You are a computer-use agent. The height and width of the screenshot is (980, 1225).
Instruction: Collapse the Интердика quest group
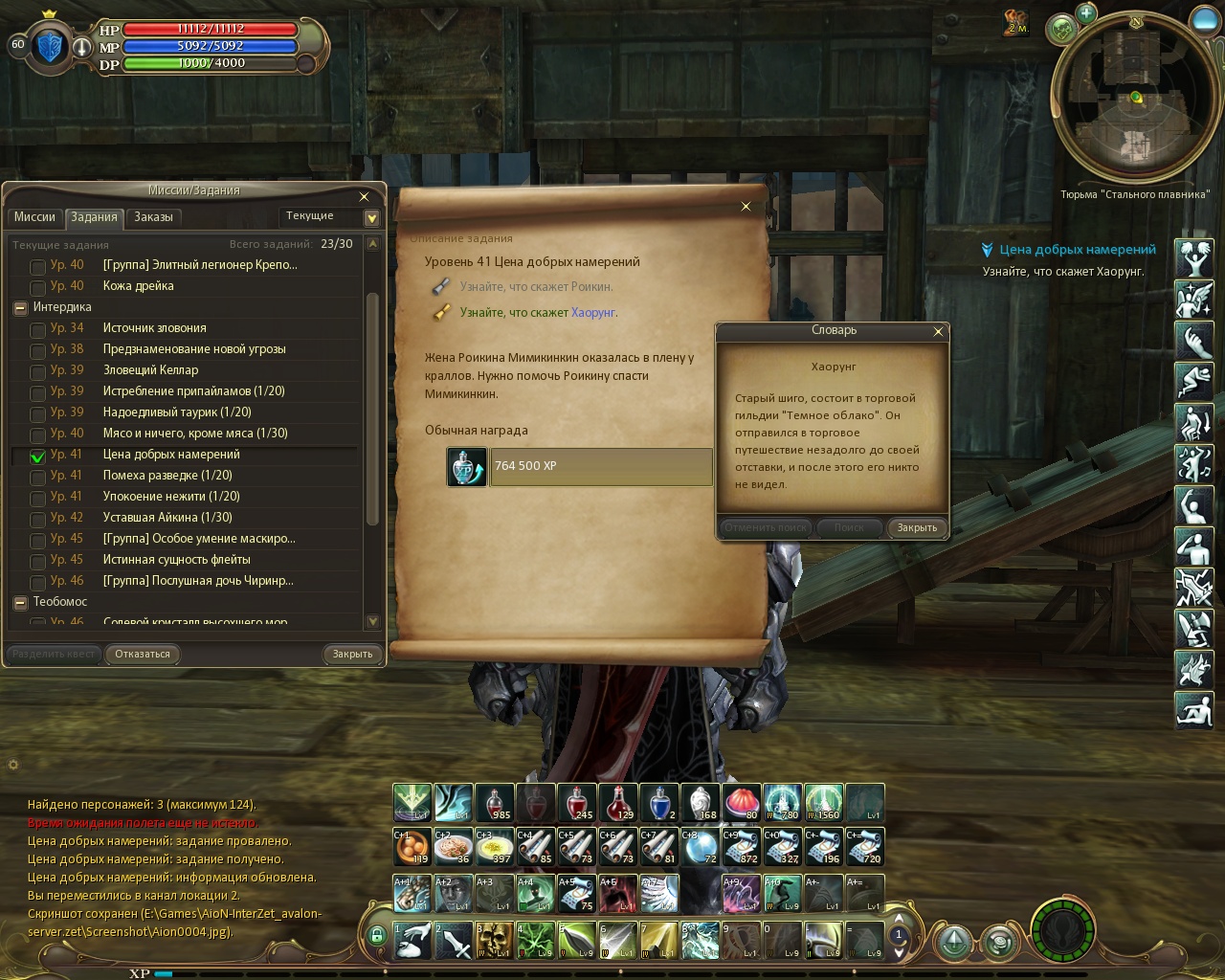pos(19,308)
